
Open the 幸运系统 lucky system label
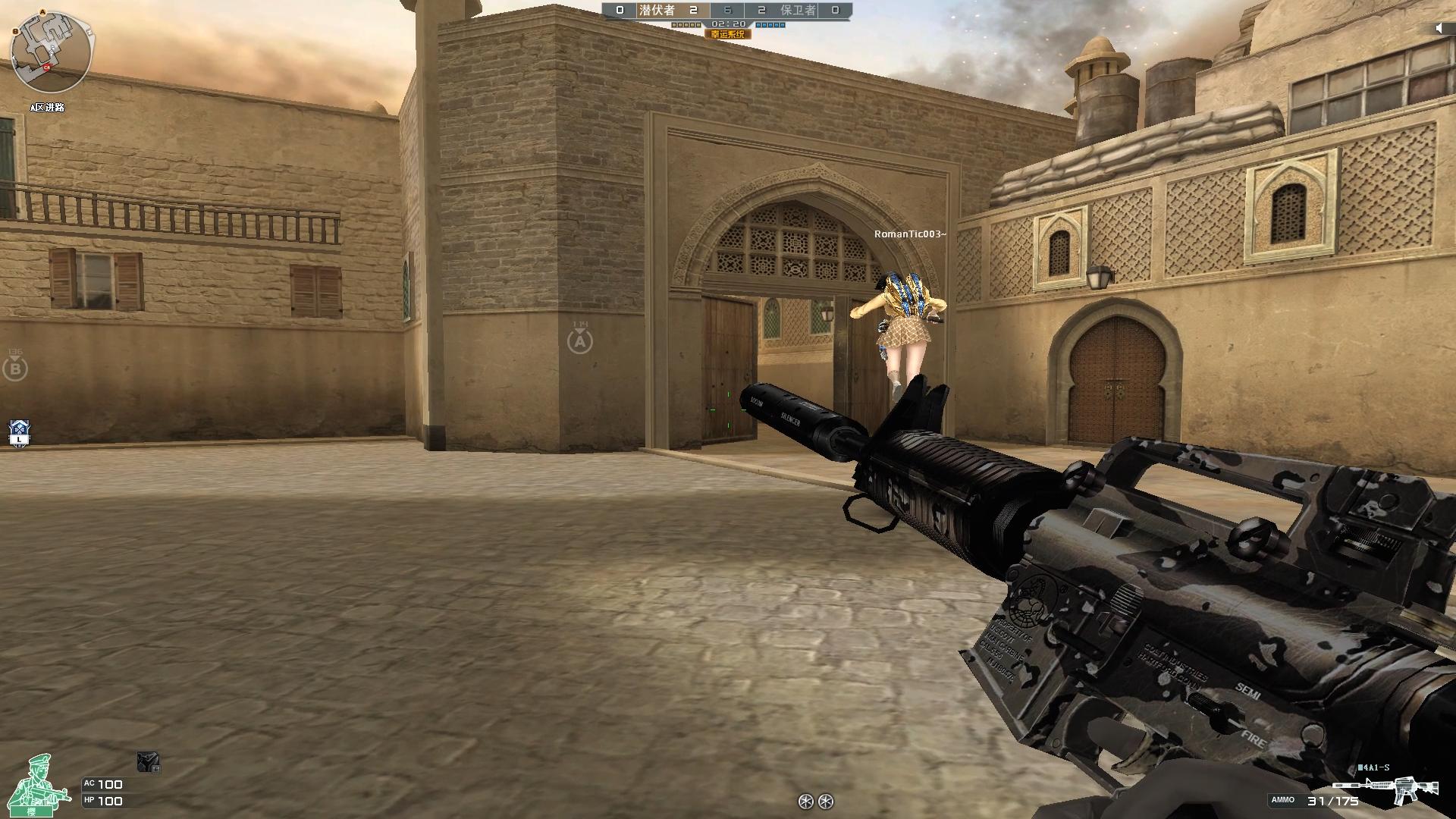727,34
